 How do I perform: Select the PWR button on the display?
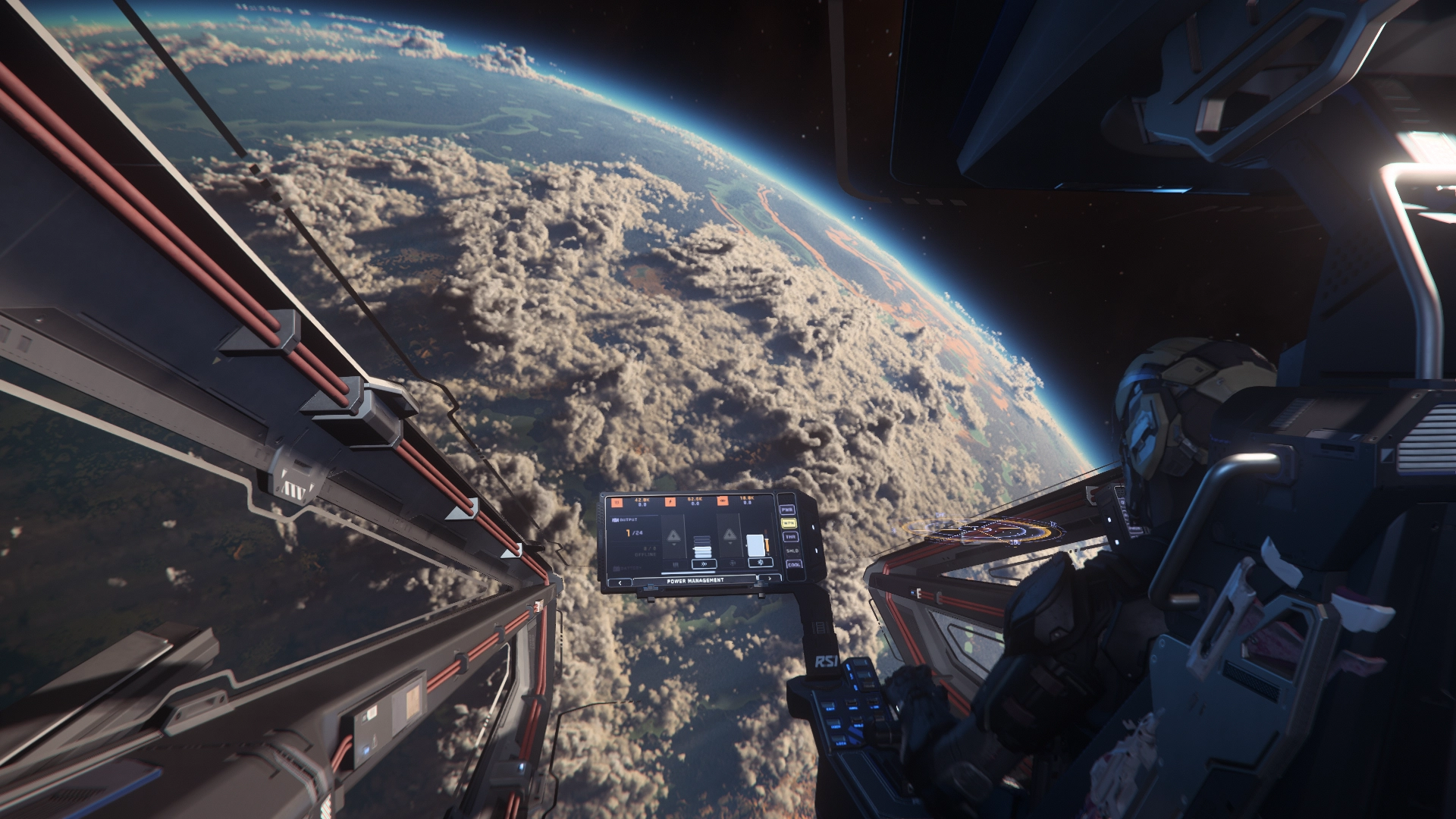click(x=787, y=510)
